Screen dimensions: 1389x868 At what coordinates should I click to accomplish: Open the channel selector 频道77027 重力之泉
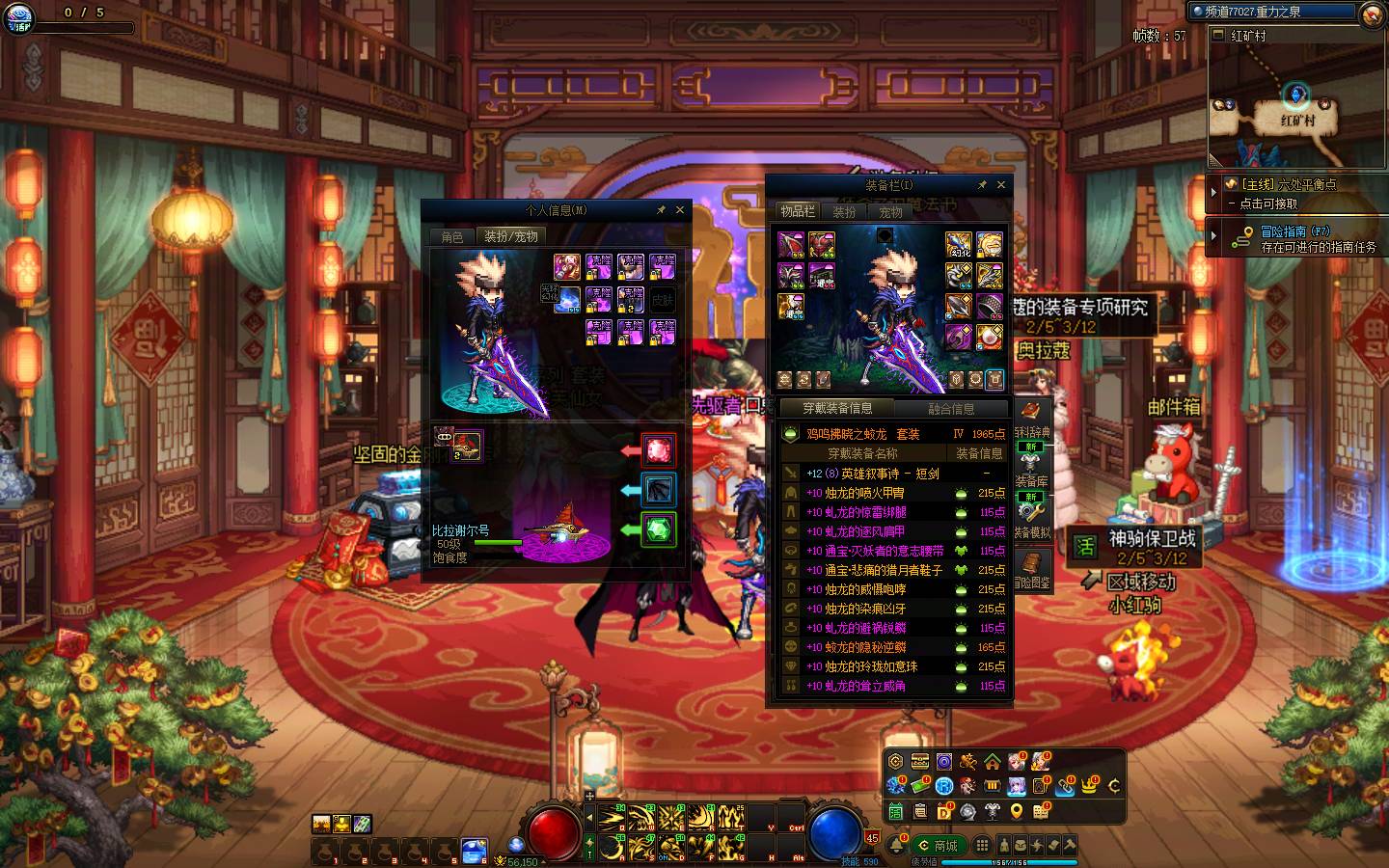[x=1273, y=12]
